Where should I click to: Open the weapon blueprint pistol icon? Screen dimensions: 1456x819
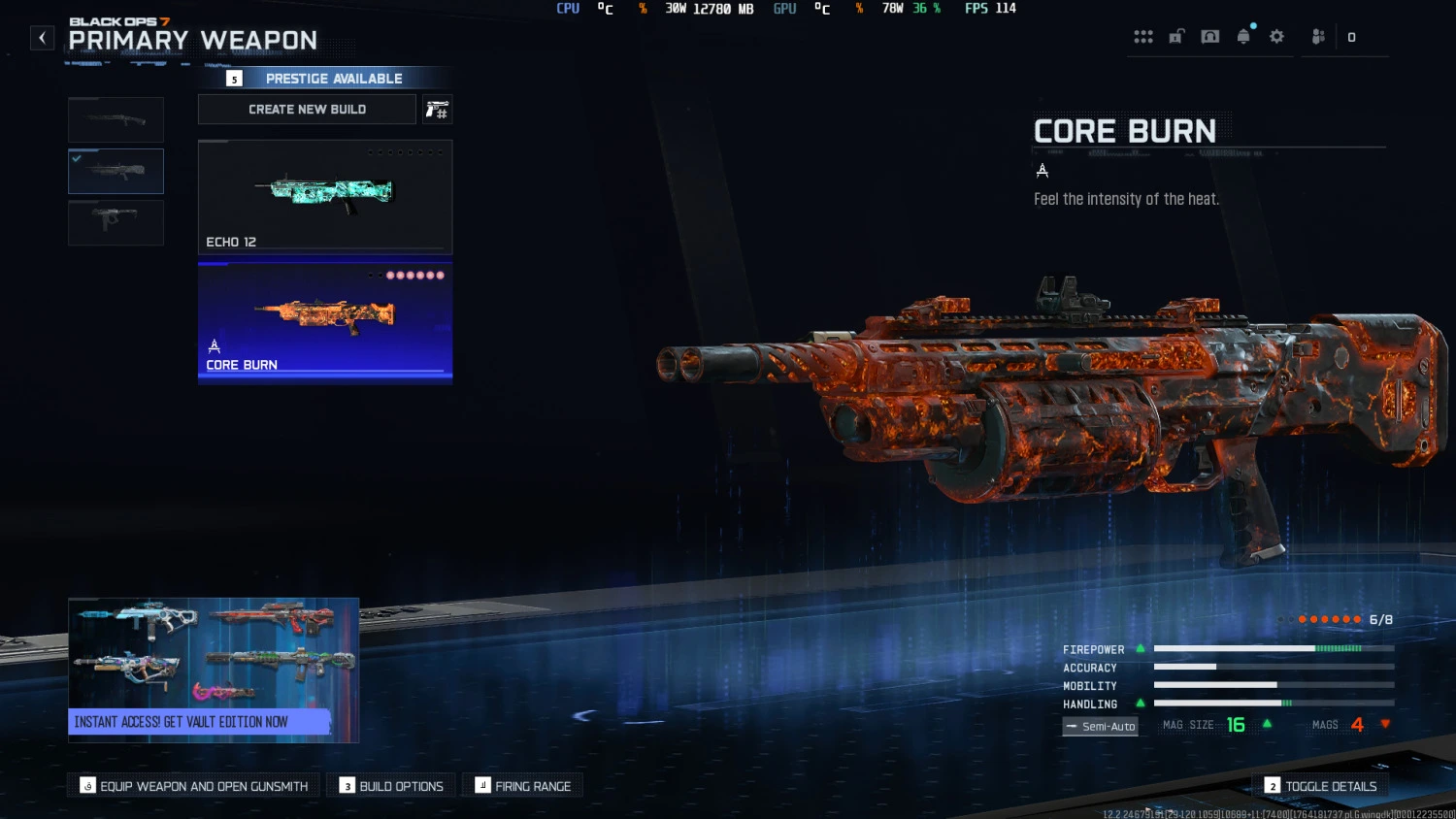[437, 109]
